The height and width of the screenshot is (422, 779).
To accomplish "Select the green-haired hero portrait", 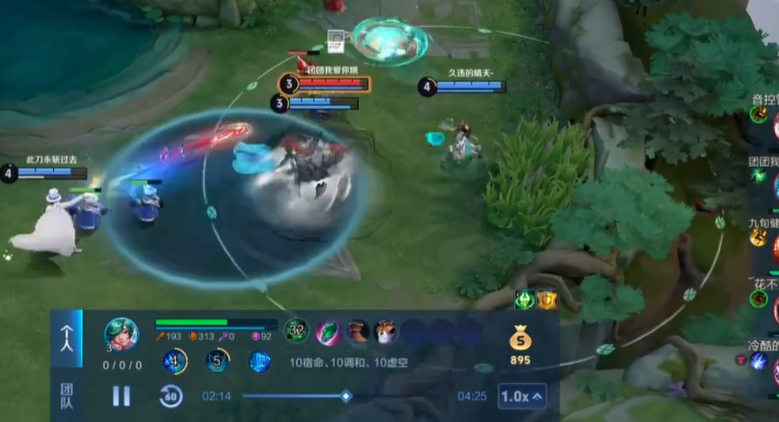I will click(x=122, y=333).
